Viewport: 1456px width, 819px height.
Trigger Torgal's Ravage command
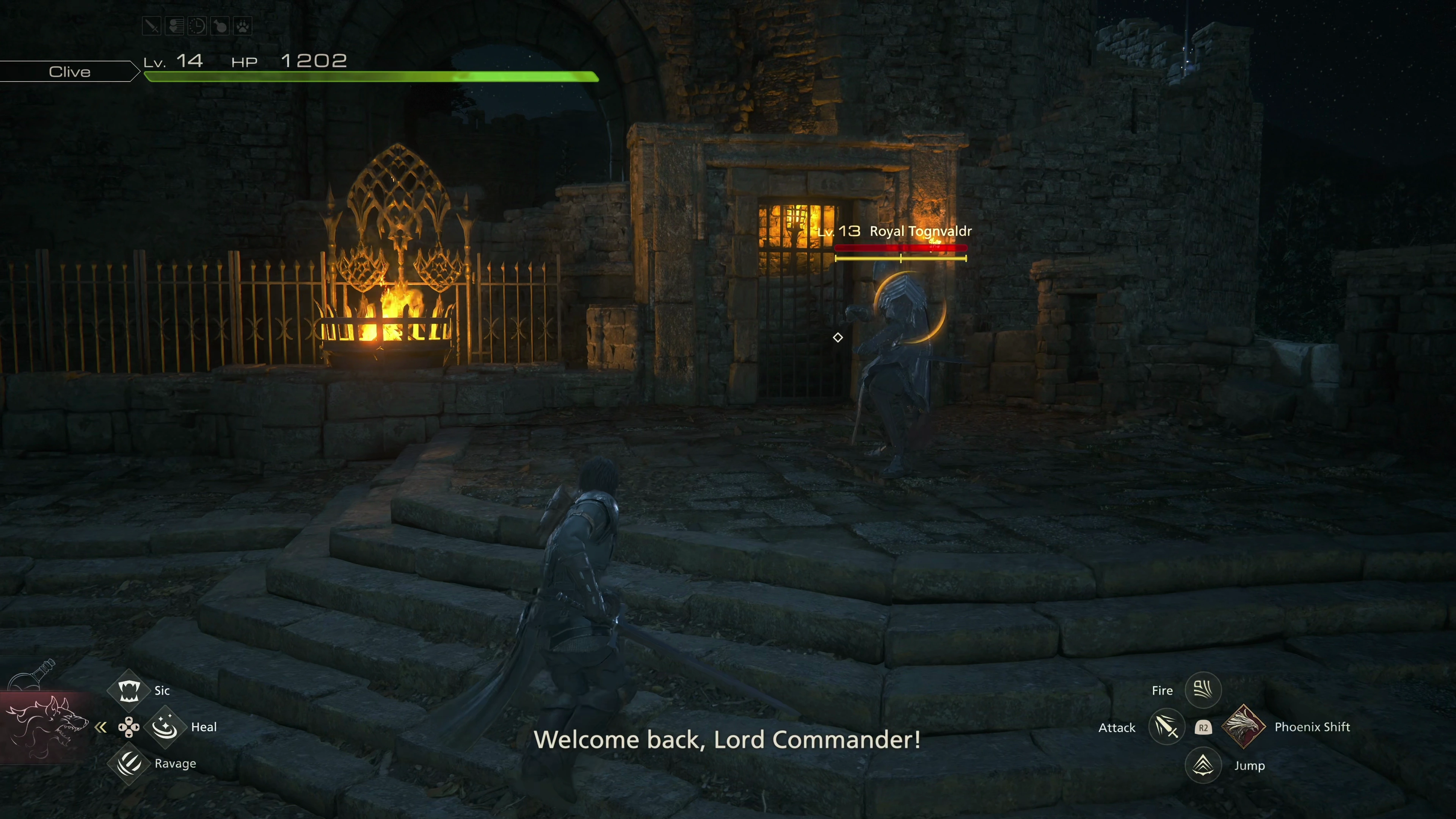tap(129, 763)
